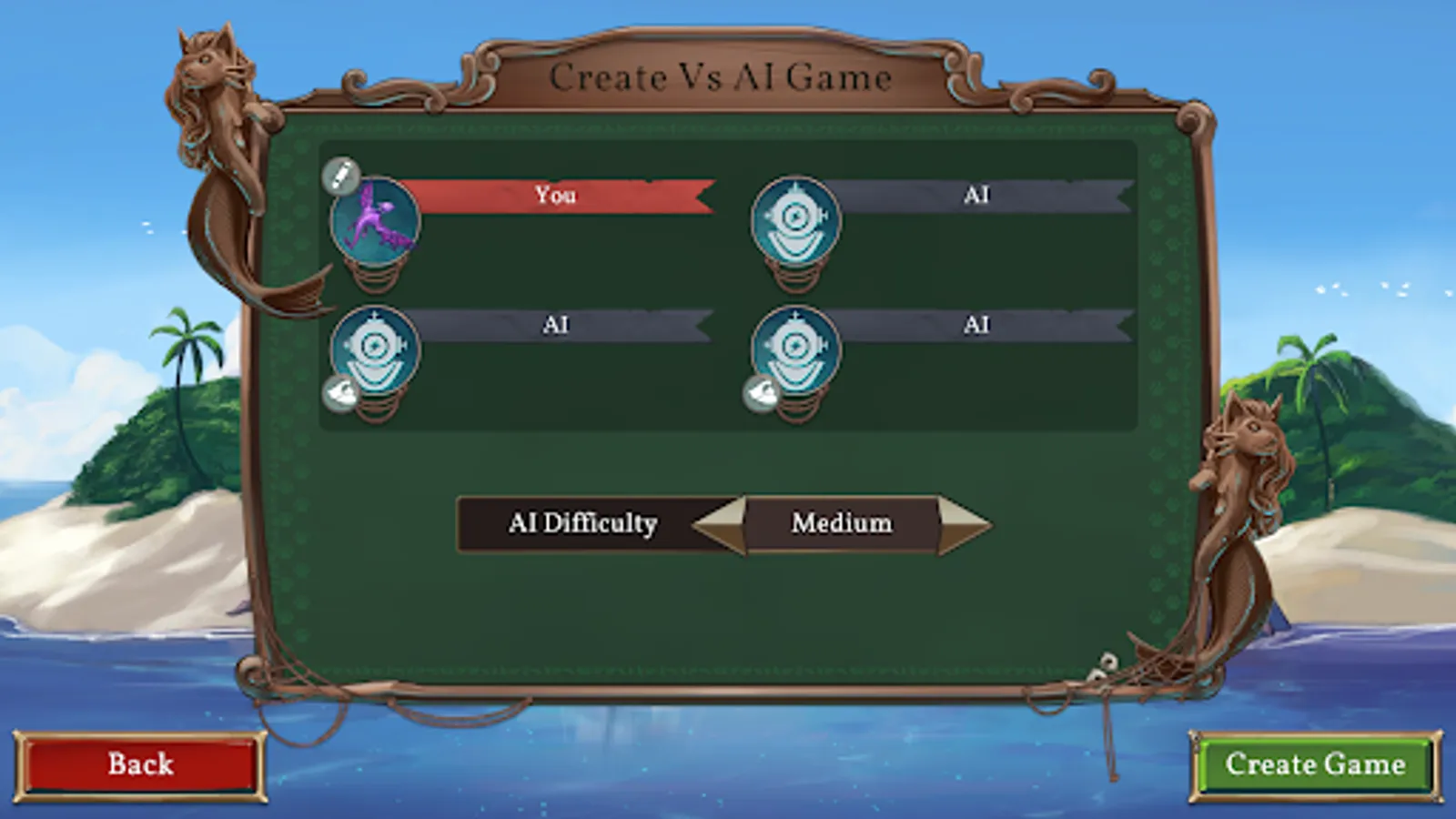The width and height of the screenshot is (1456, 819).
Task: Open the Medium difficulty value selector
Action: [x=842, y=523]
